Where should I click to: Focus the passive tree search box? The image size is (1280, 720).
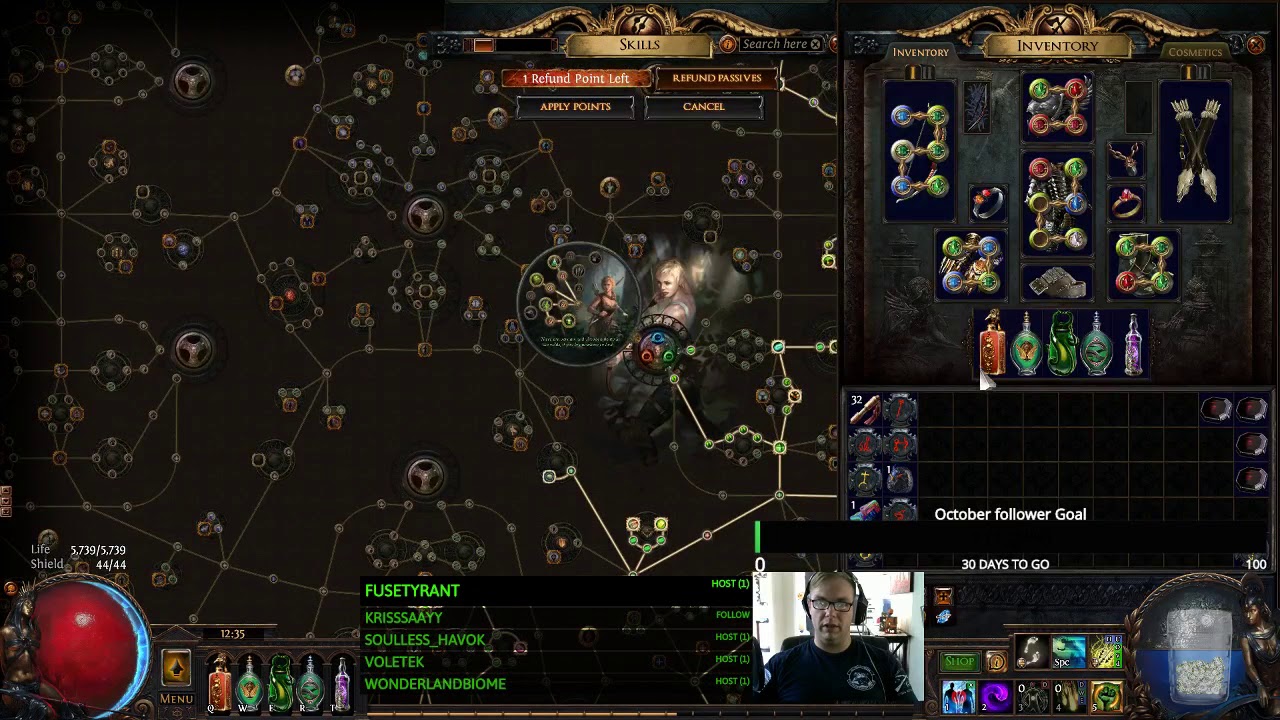coord(773,44)
